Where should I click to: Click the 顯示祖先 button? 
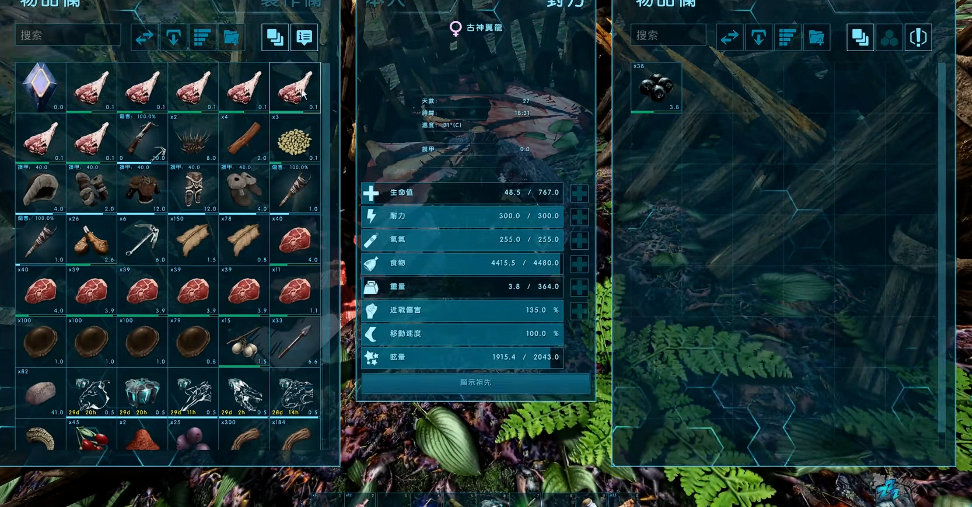click(x=476, y=383)
